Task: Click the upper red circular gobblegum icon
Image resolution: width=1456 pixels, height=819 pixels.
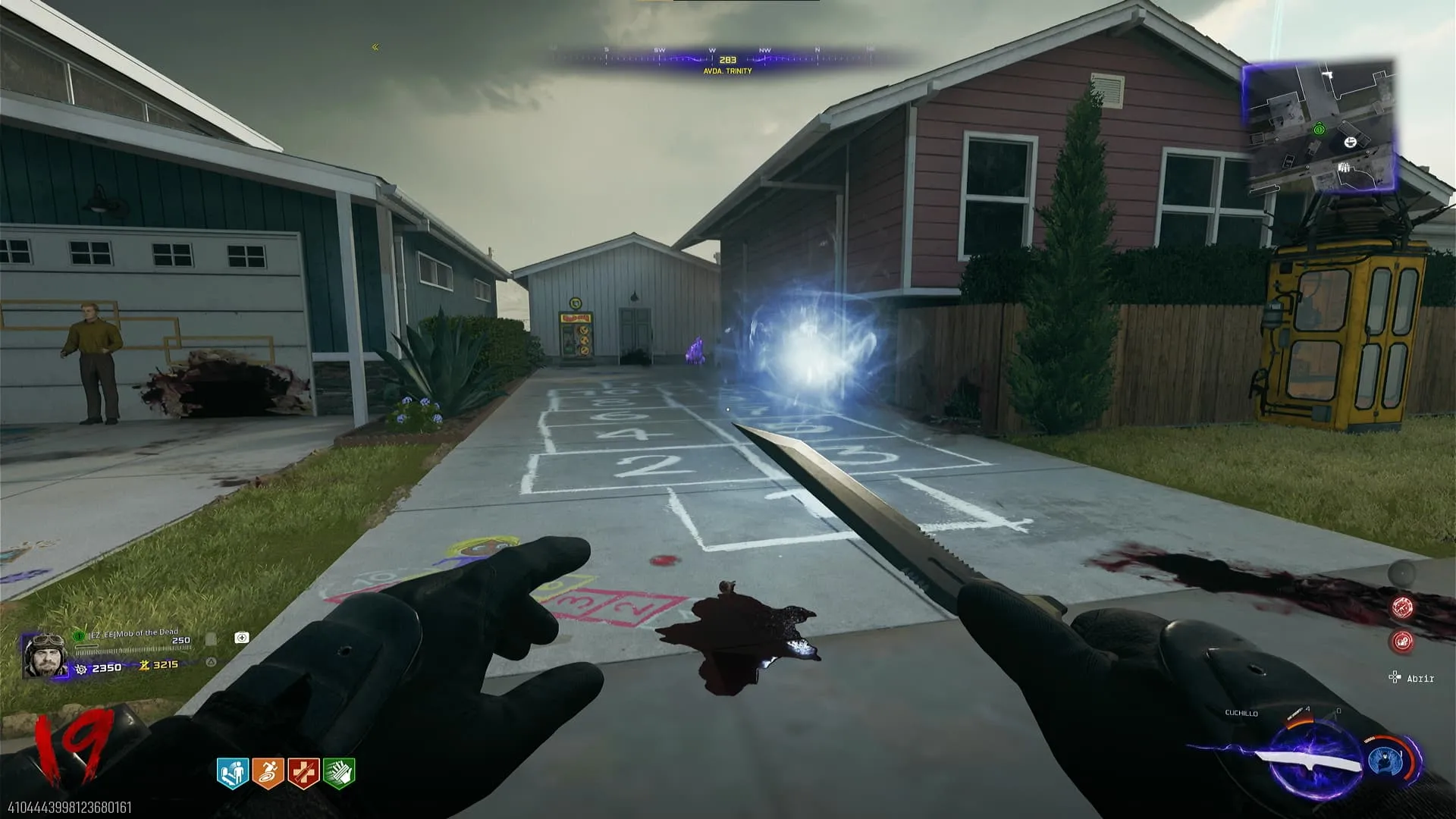Action: pyautogui.click(x=1402, y=607)
